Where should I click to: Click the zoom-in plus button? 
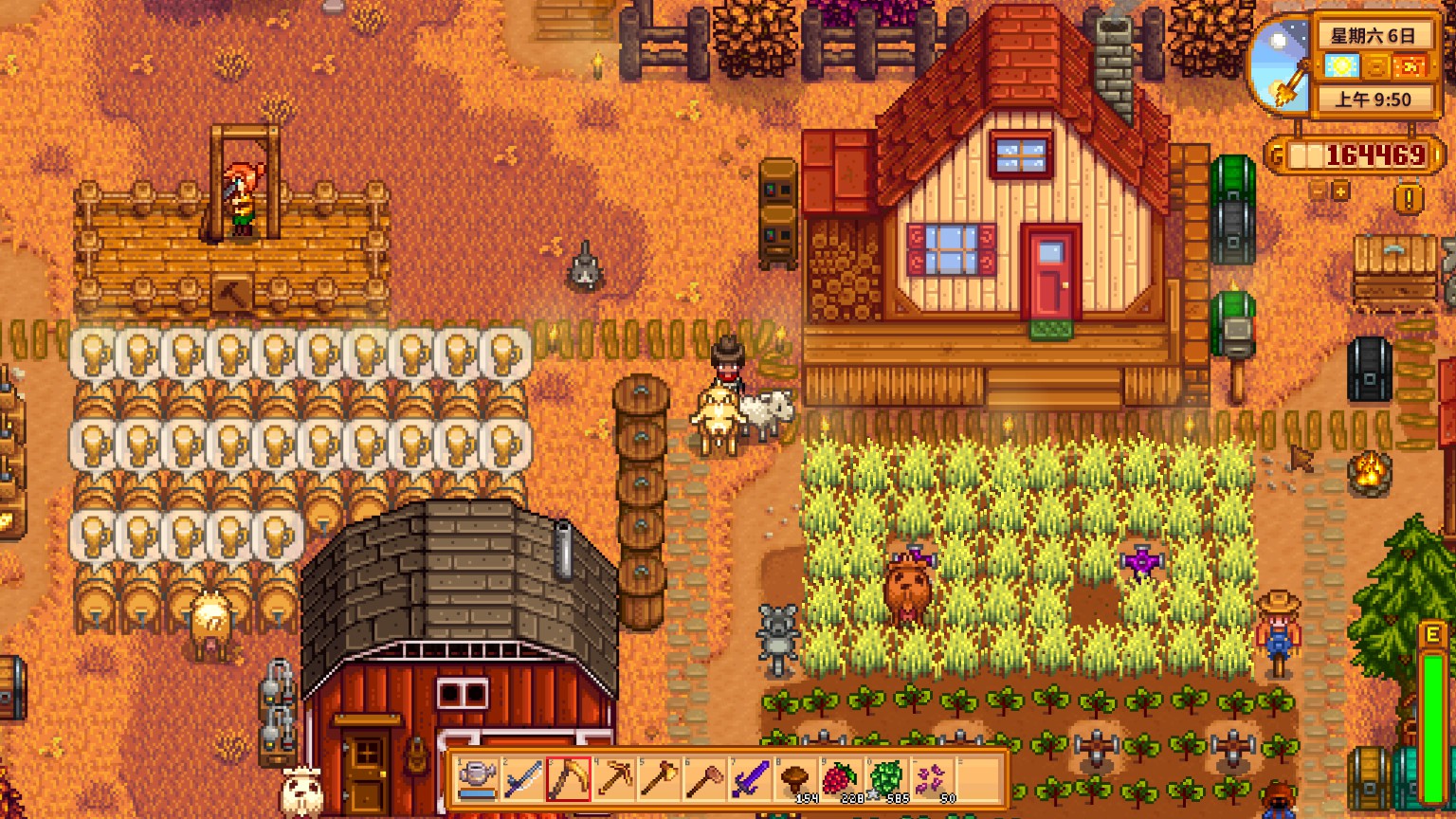[1341, 191]
